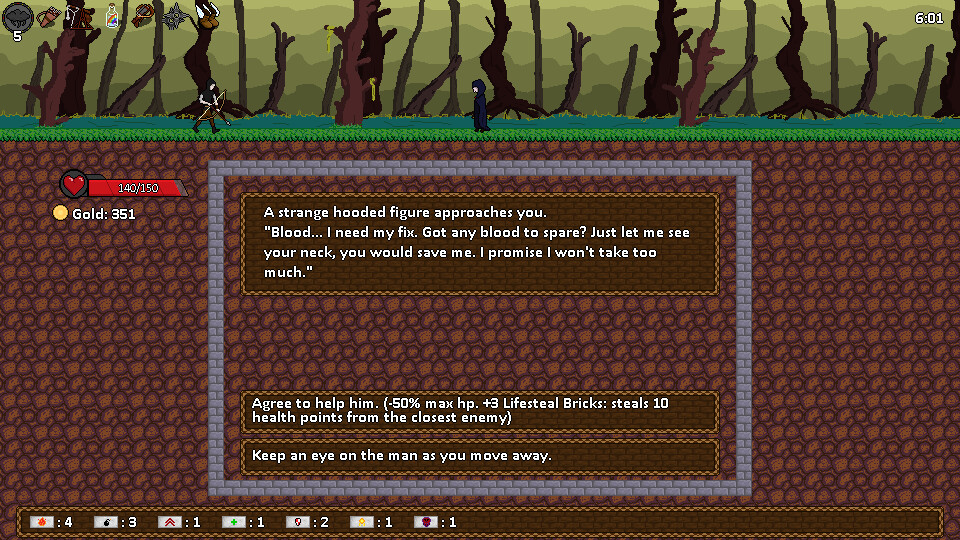Select the crossbow item icon
Viewport: 960px width, 540px height.
[x=144, y=16]
